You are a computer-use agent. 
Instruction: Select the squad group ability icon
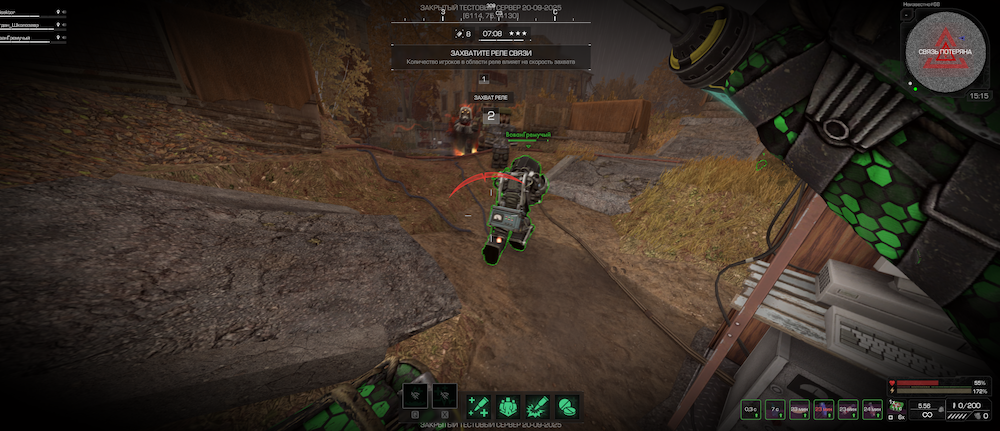(507, 403)
